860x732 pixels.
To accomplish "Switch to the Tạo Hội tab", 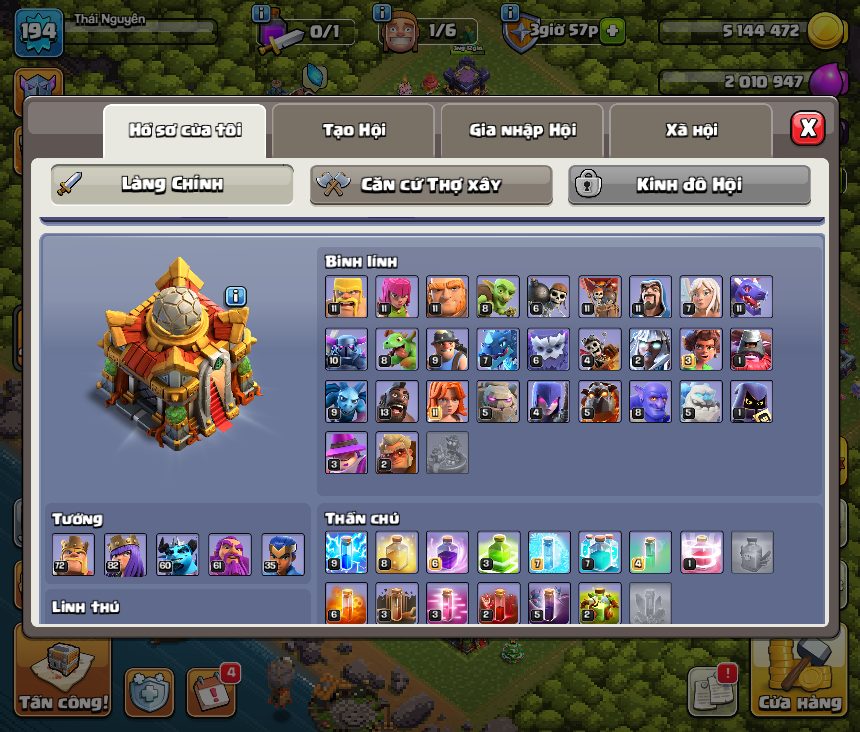I will pos(354,130).
